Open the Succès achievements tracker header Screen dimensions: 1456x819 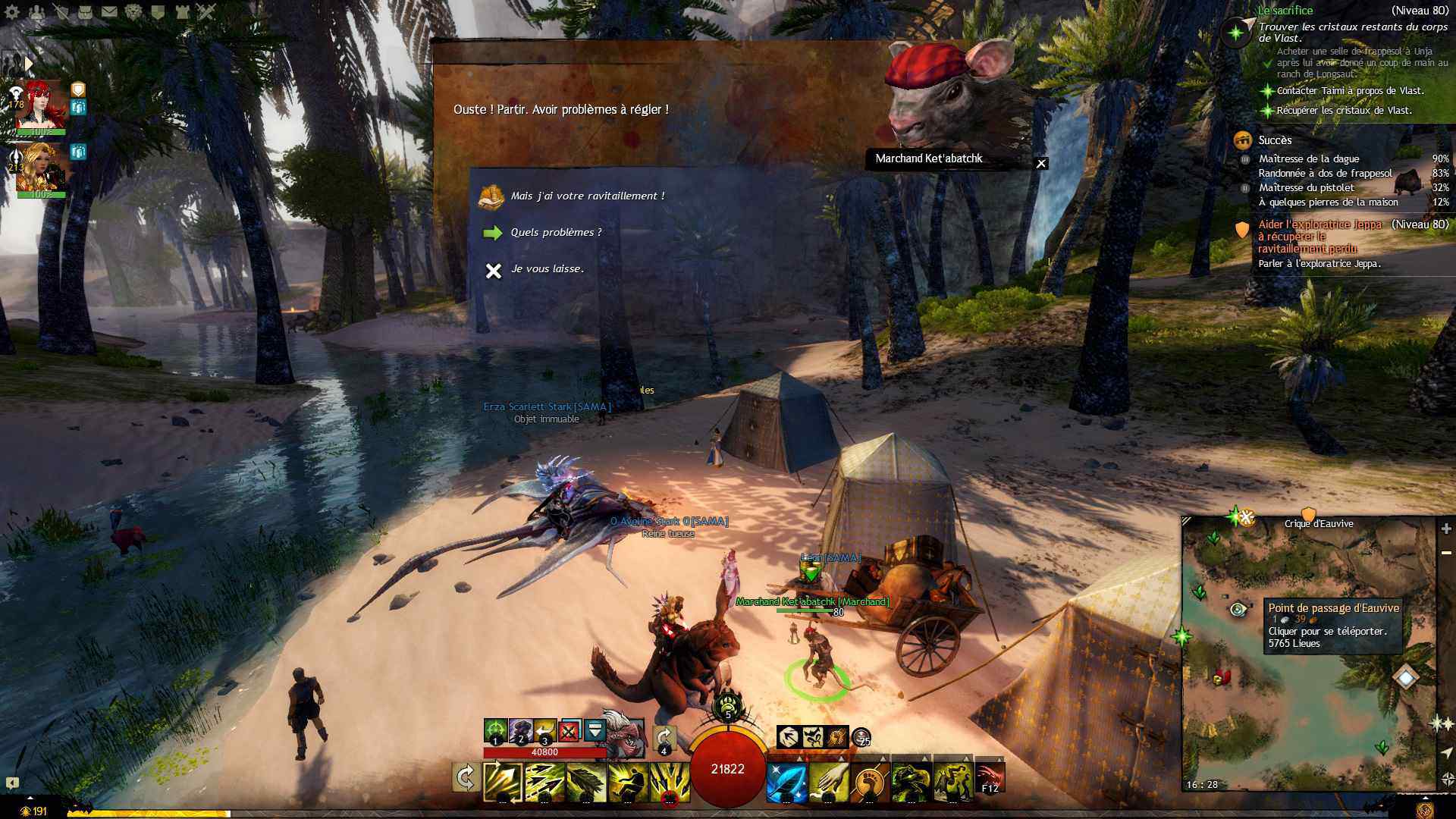(1275, 140)
